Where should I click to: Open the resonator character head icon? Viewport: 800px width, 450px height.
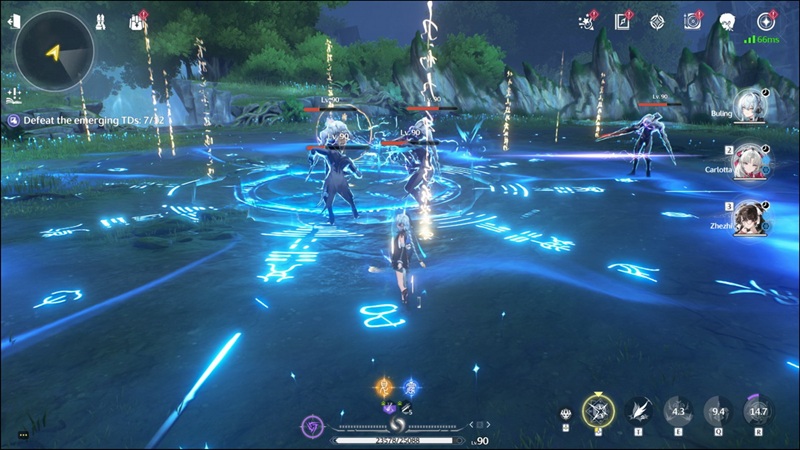[727, 21]
